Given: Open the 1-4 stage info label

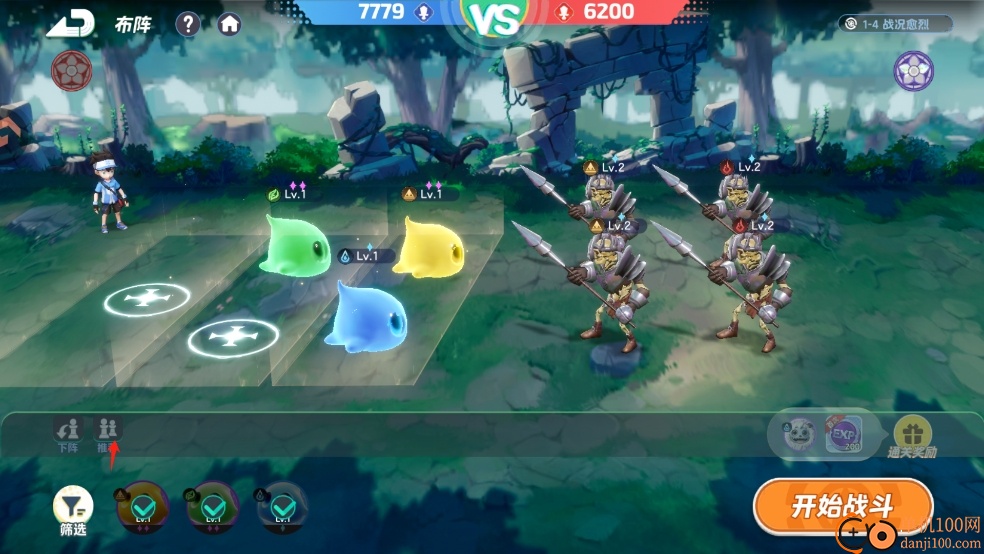Looking at the screenshot, I should pos(895,23).
